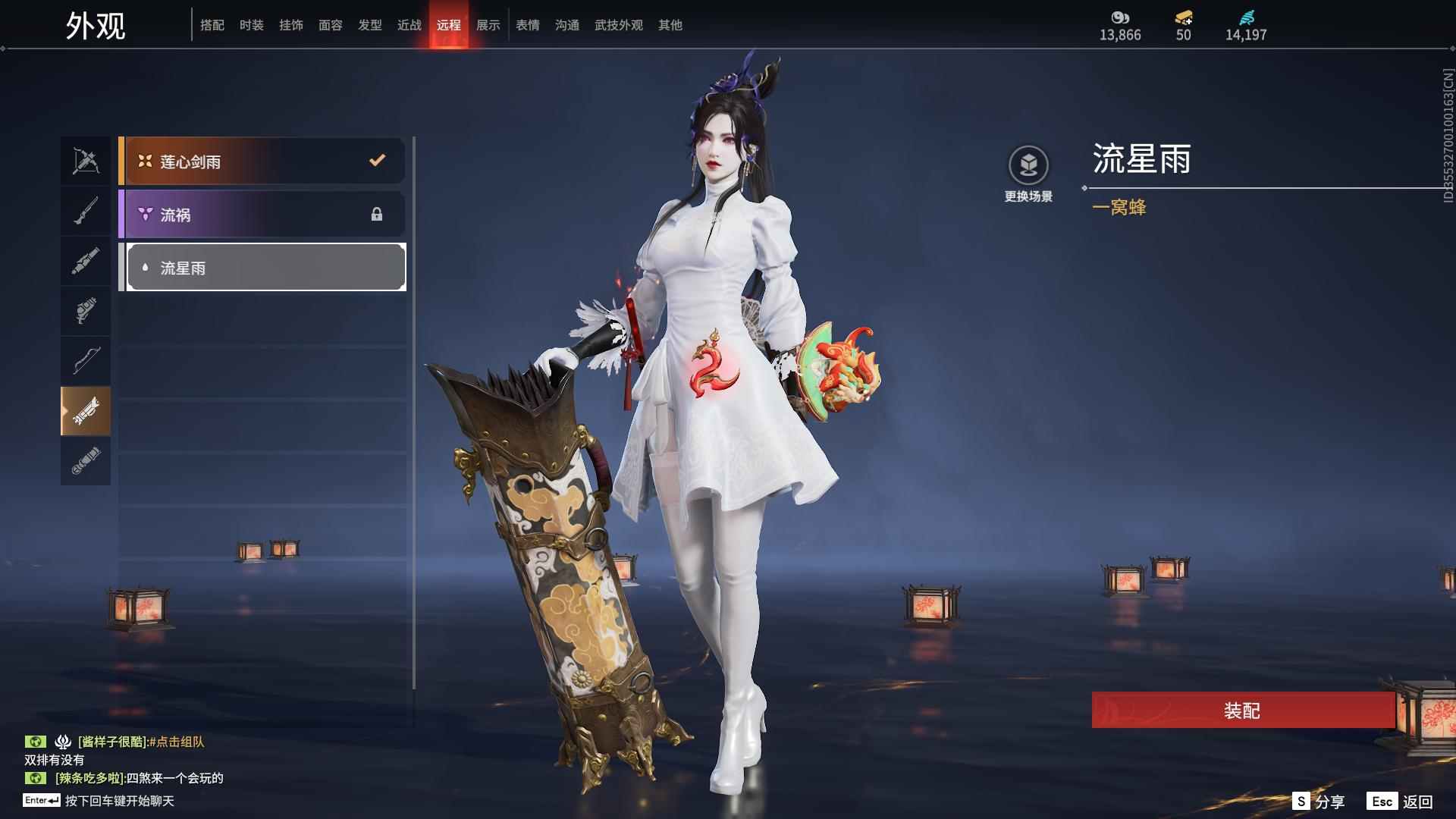Click the Esc 返回 return button
The width and height of the screenshot is (1456, 819).
1398,800
